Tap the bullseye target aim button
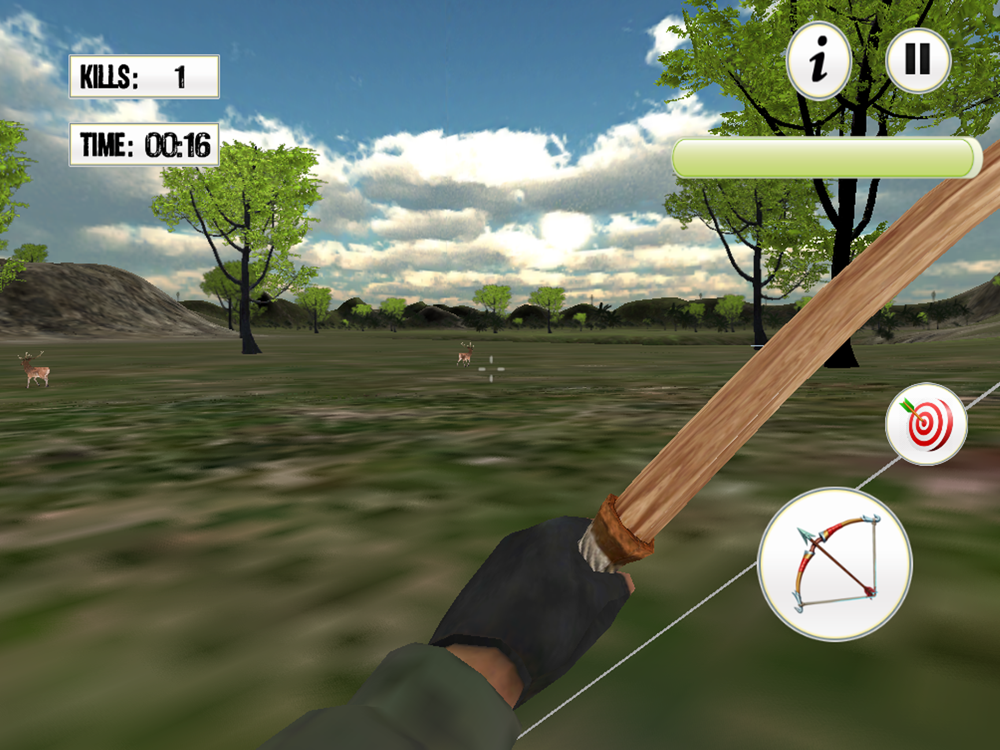This screenshot has height=750, width=1000. (926, 424)
